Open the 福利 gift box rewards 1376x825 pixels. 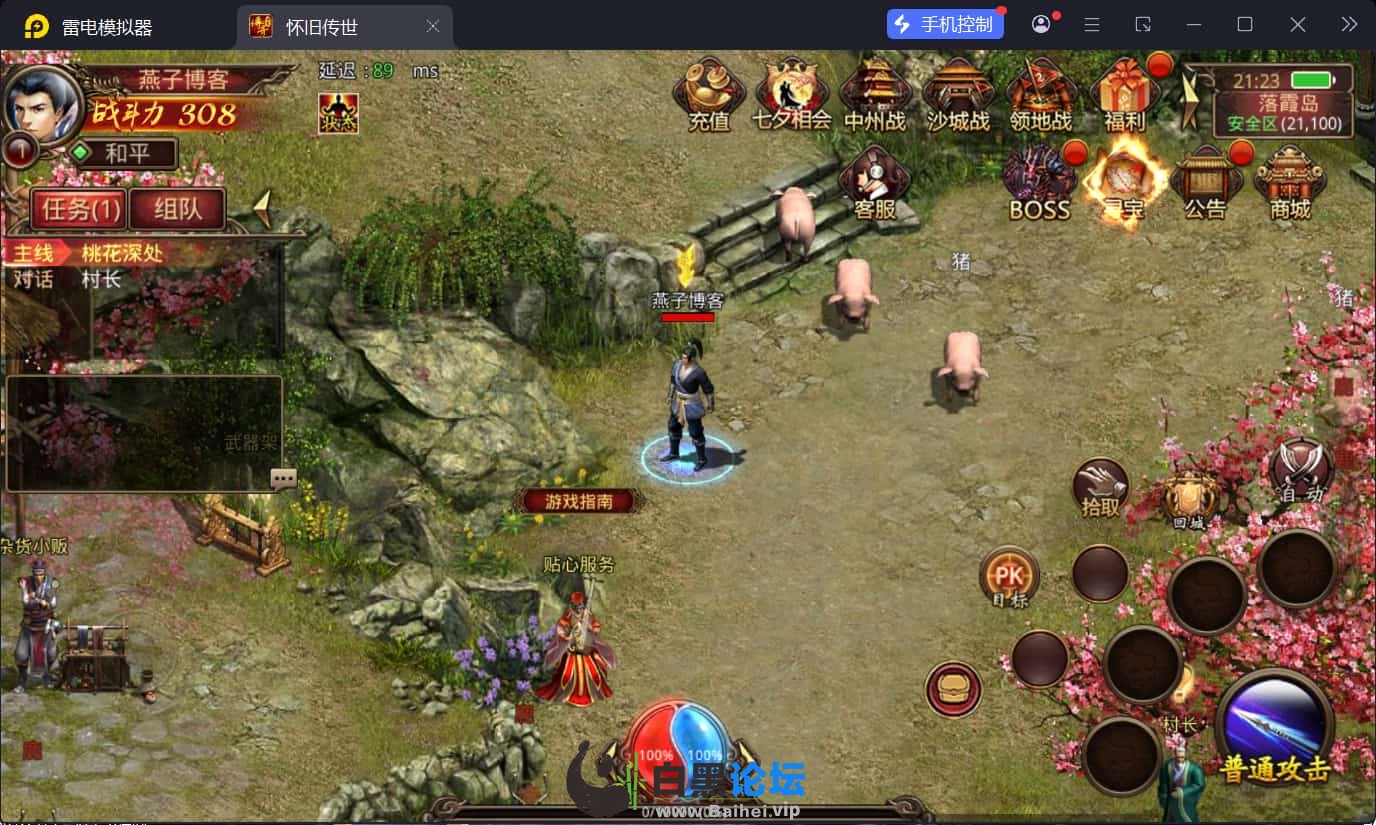(1124, 95)
